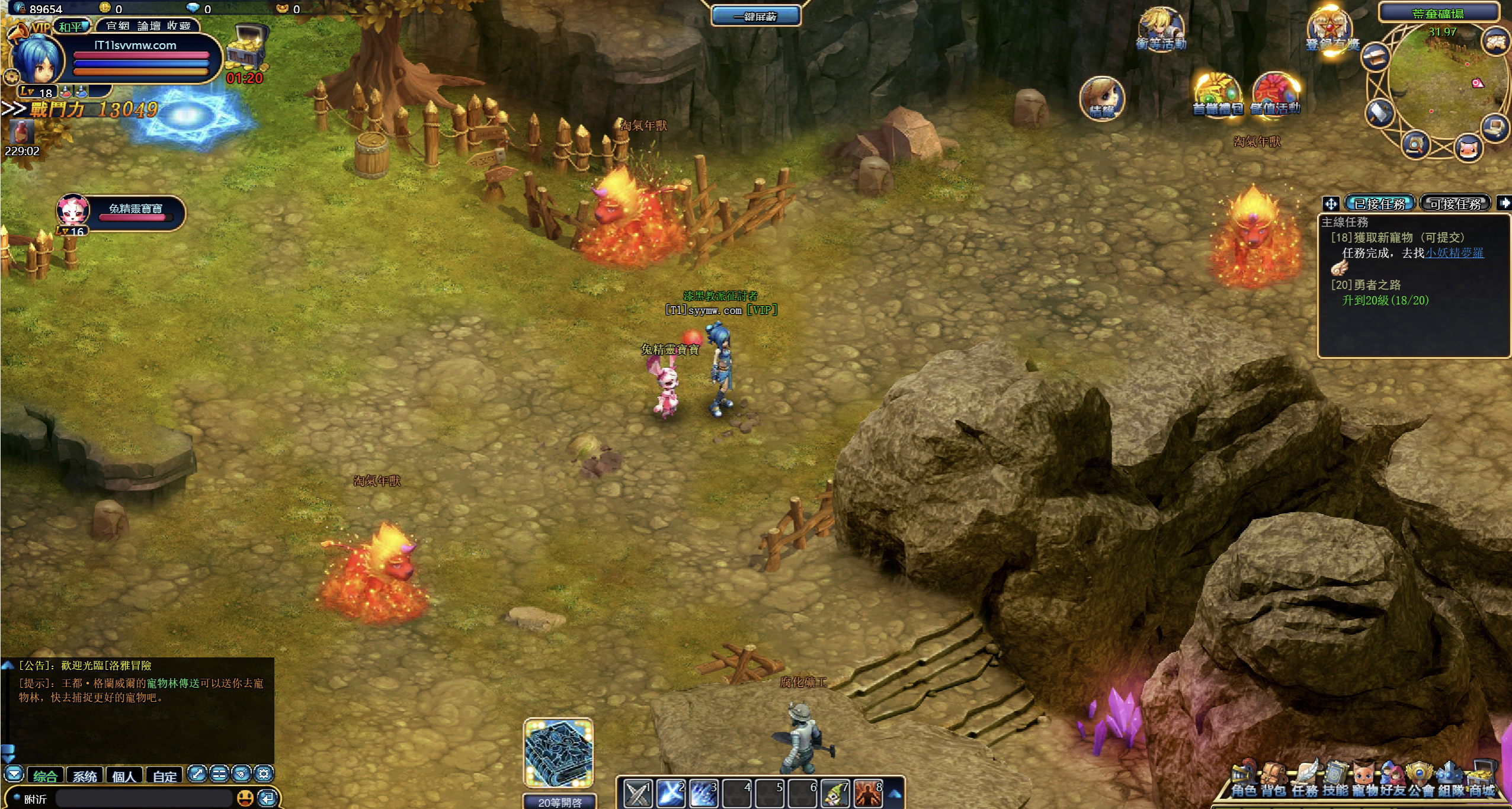Open the 公會 guild menu
The width and height of the screenshot is (1512, 809).
1422,781
